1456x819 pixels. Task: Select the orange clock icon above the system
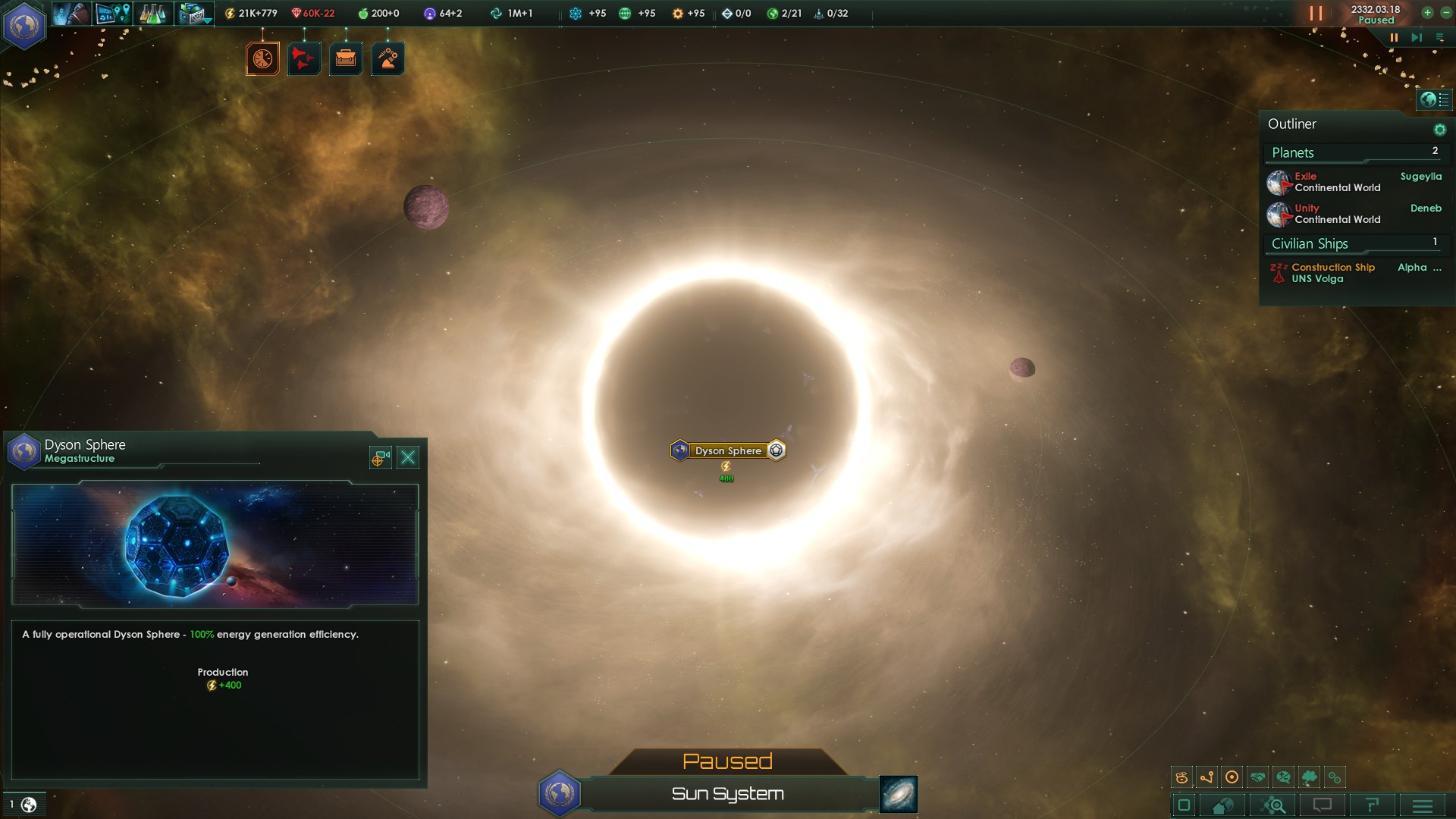pyautogui.click(x=262, y=58)
